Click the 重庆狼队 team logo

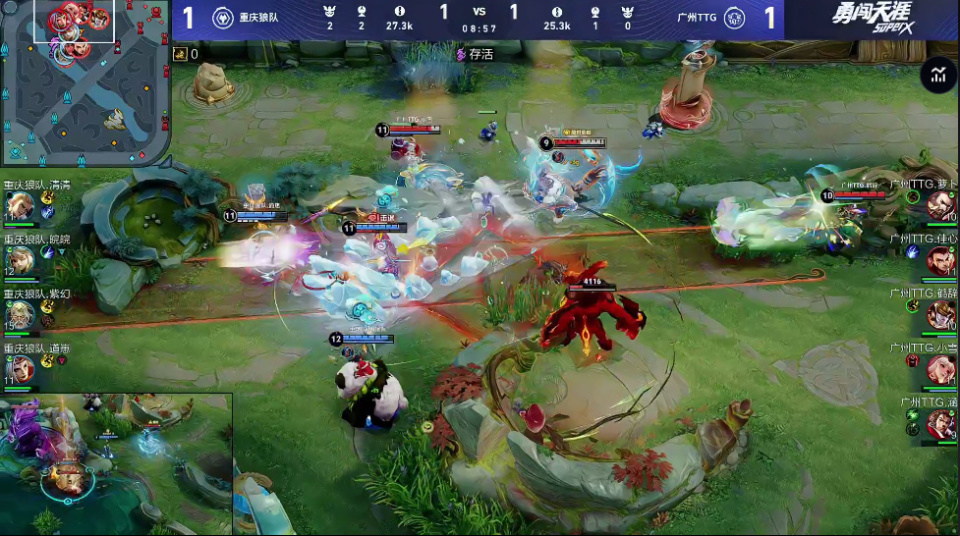tap(224, 19)
